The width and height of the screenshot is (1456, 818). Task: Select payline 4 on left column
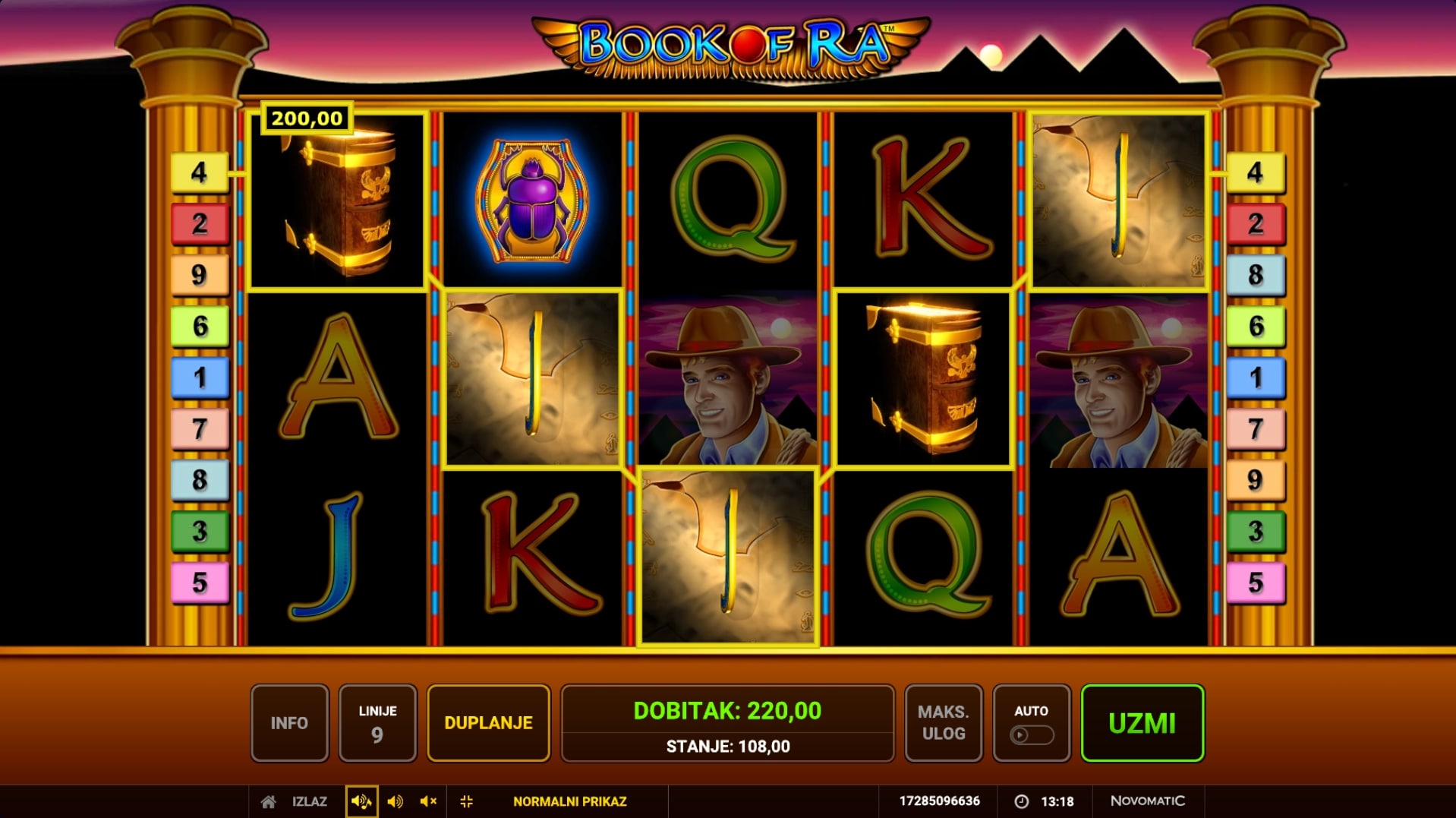click(200, 172)
